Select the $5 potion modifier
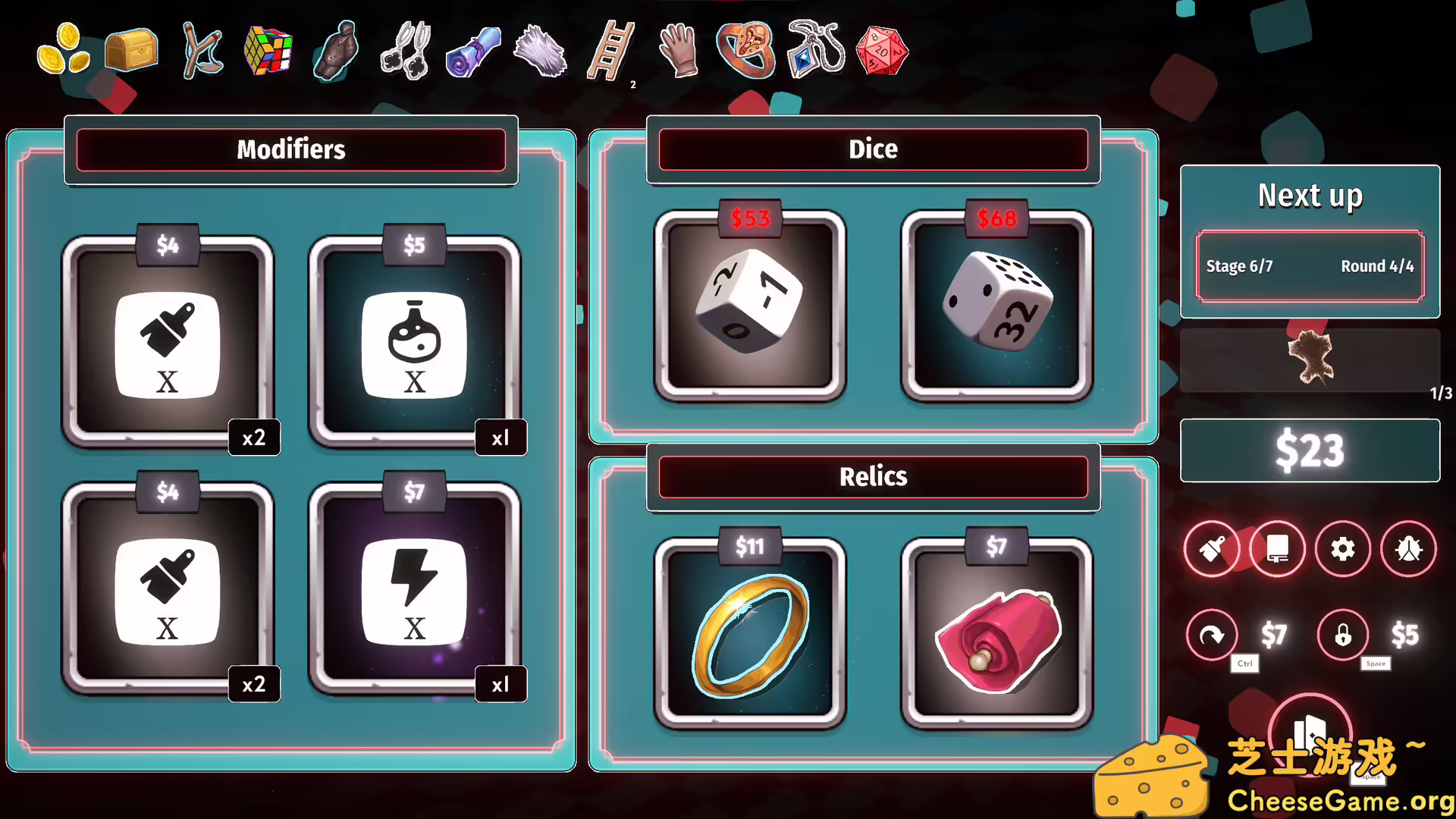 coord(416,345)
